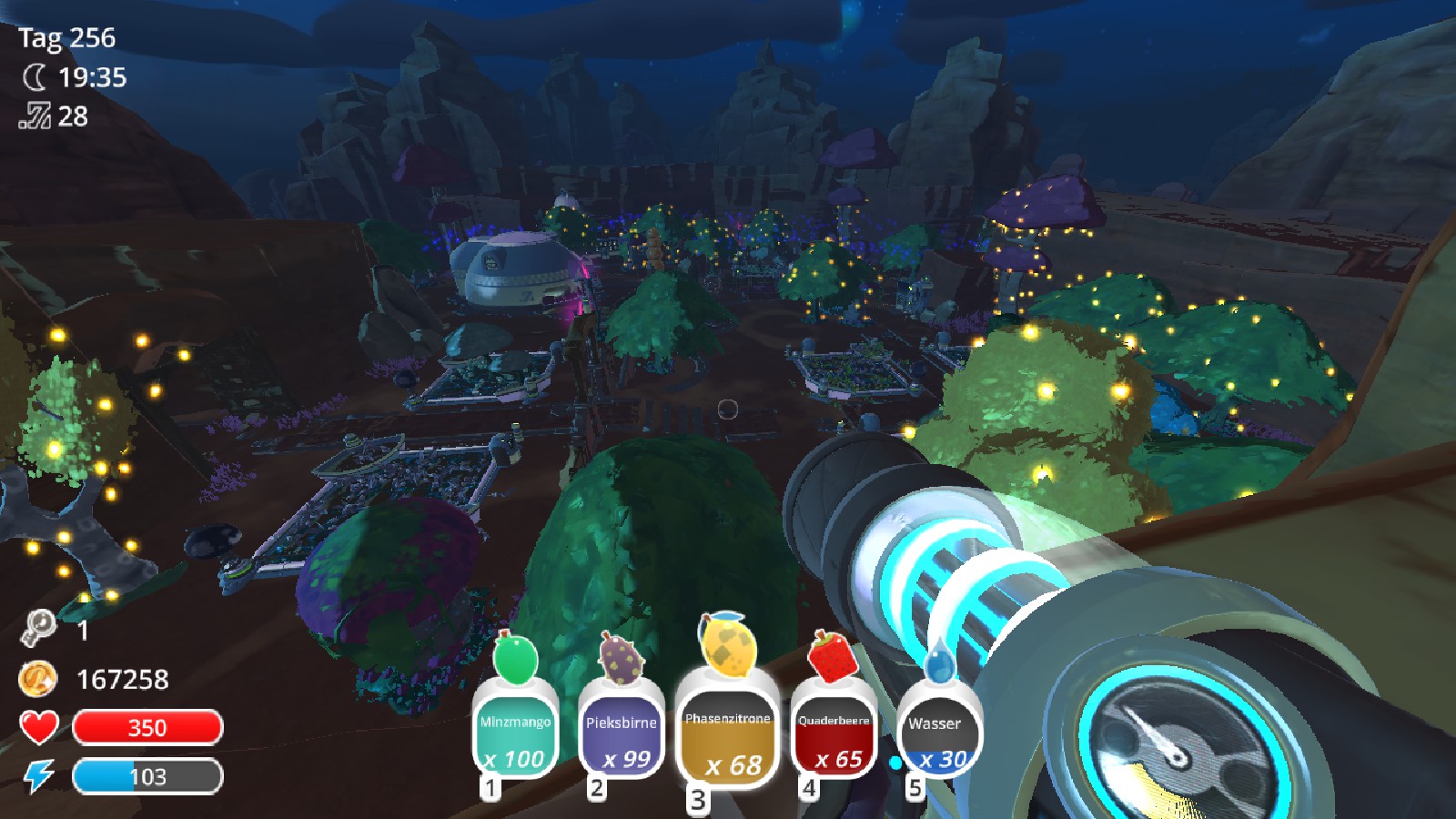This screenshot has width=1456, height=819.
Task: Click the blue energy bar showing 103
Action: [148, 775]
